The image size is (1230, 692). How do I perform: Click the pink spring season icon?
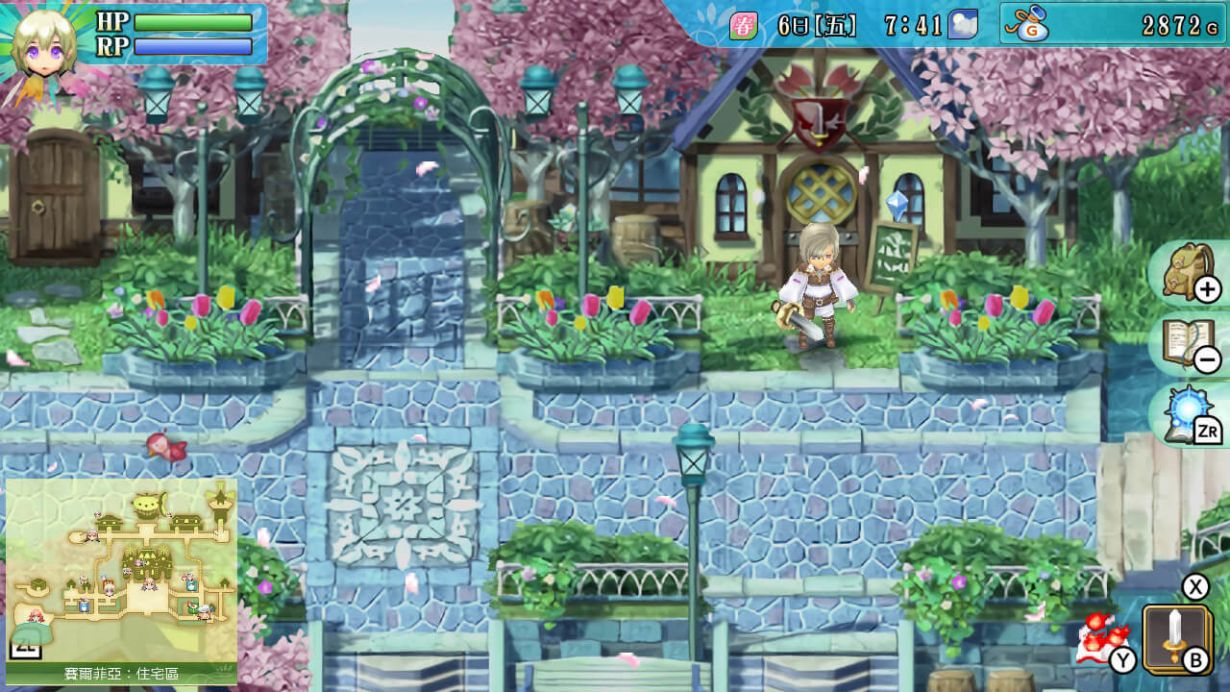pos(744,25)
